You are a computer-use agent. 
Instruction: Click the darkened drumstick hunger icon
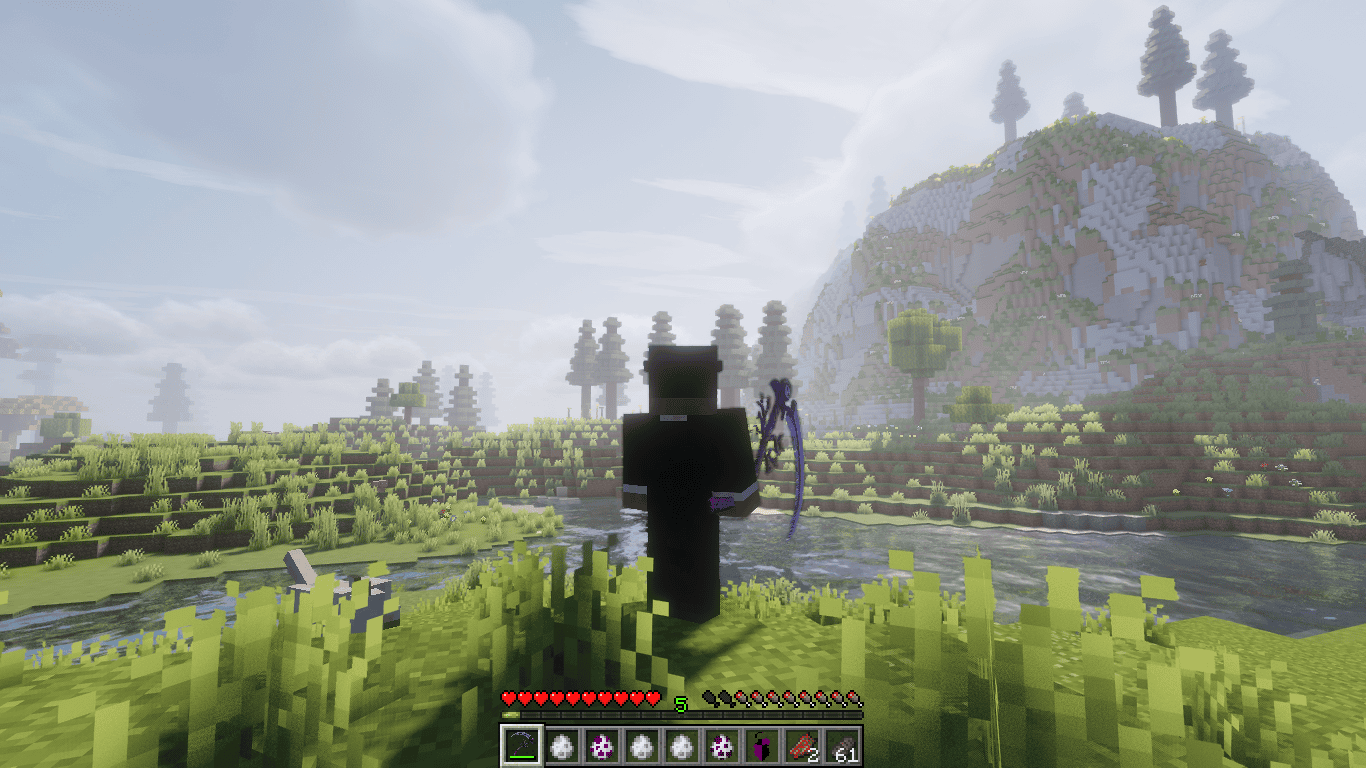click(x=710, y=698)
